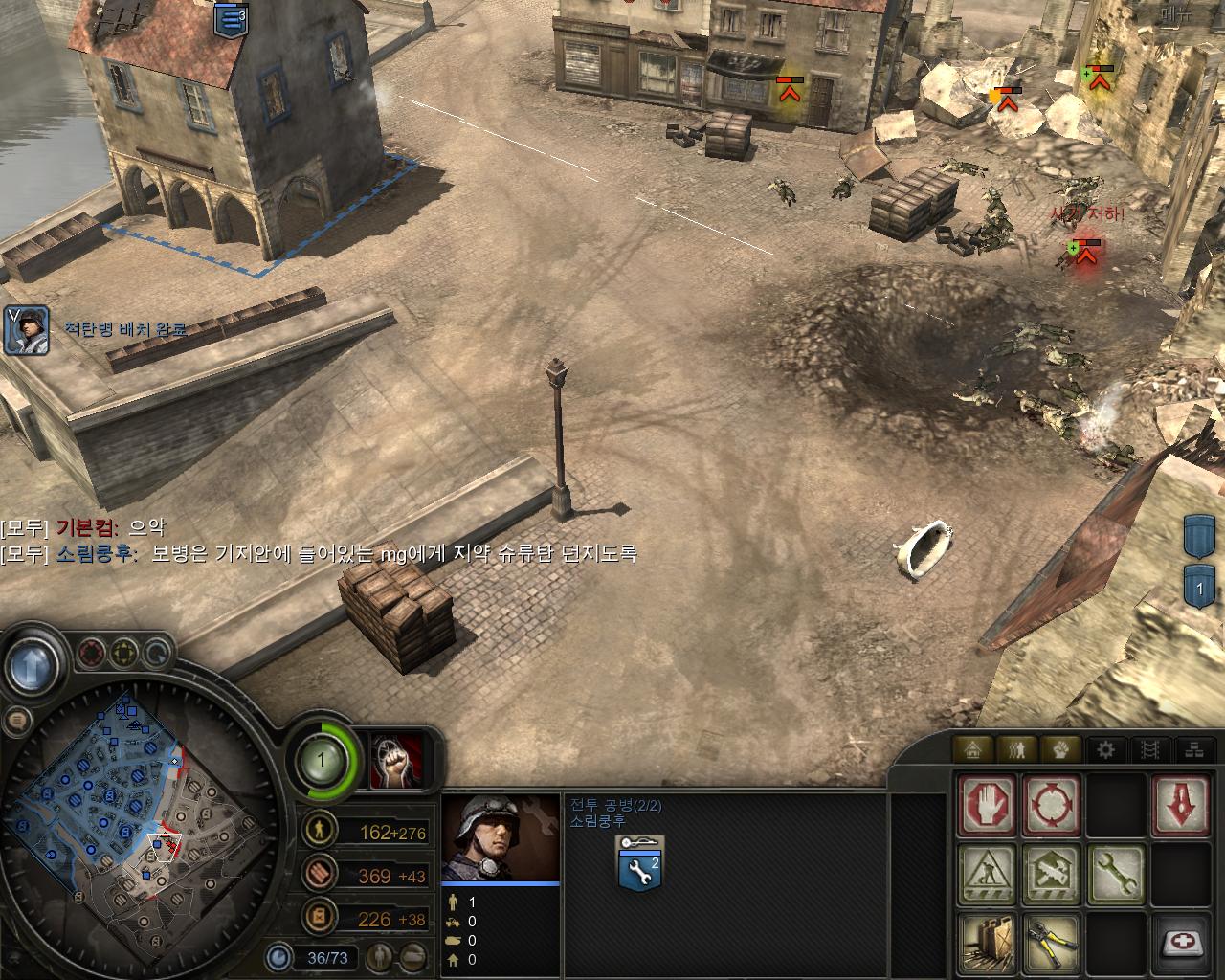Open the house-with-tools advanced build menu

pyautogui.click(x=1051, y=873)
